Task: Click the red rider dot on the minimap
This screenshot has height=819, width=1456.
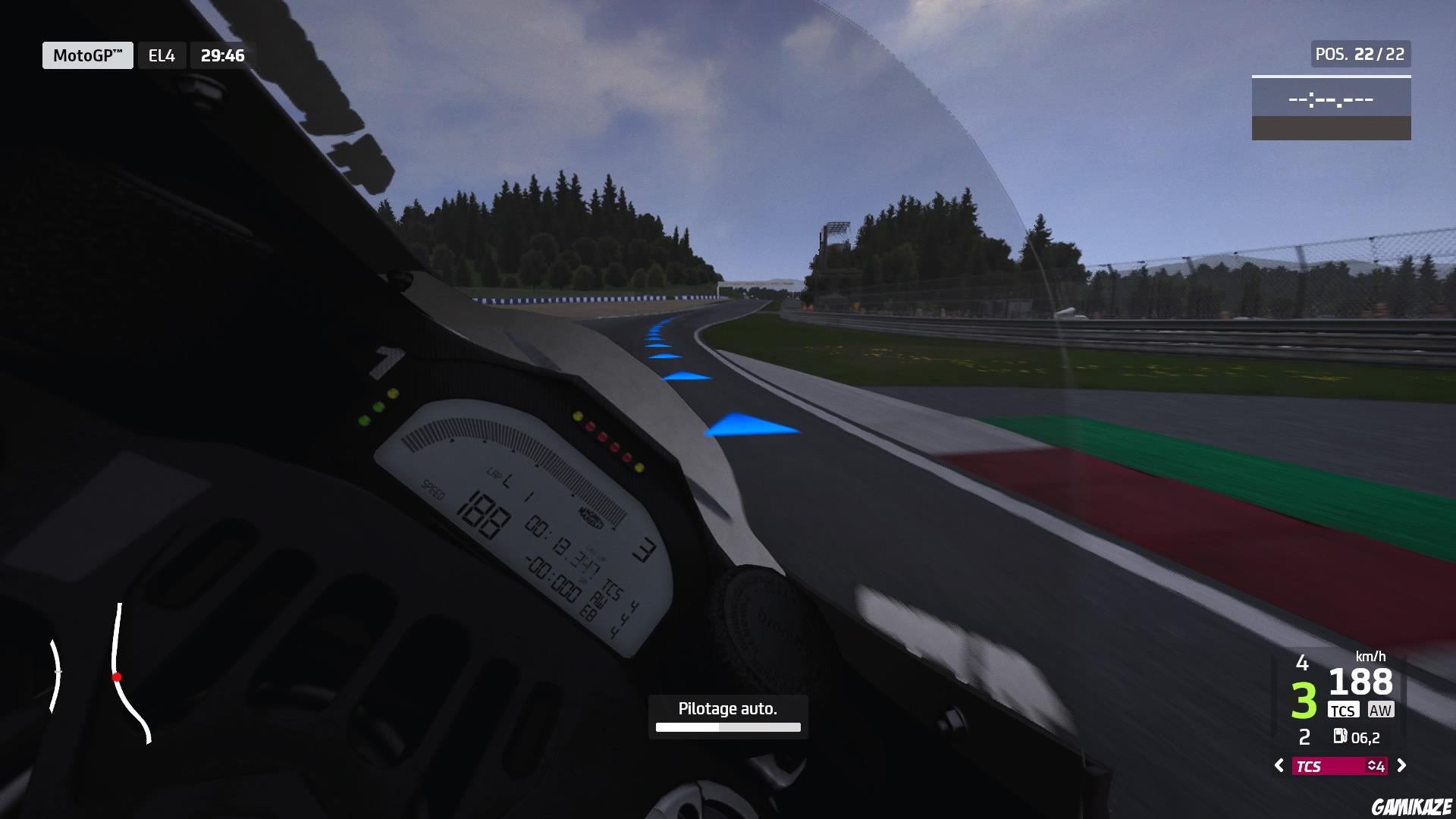Action: pos(118,677)
